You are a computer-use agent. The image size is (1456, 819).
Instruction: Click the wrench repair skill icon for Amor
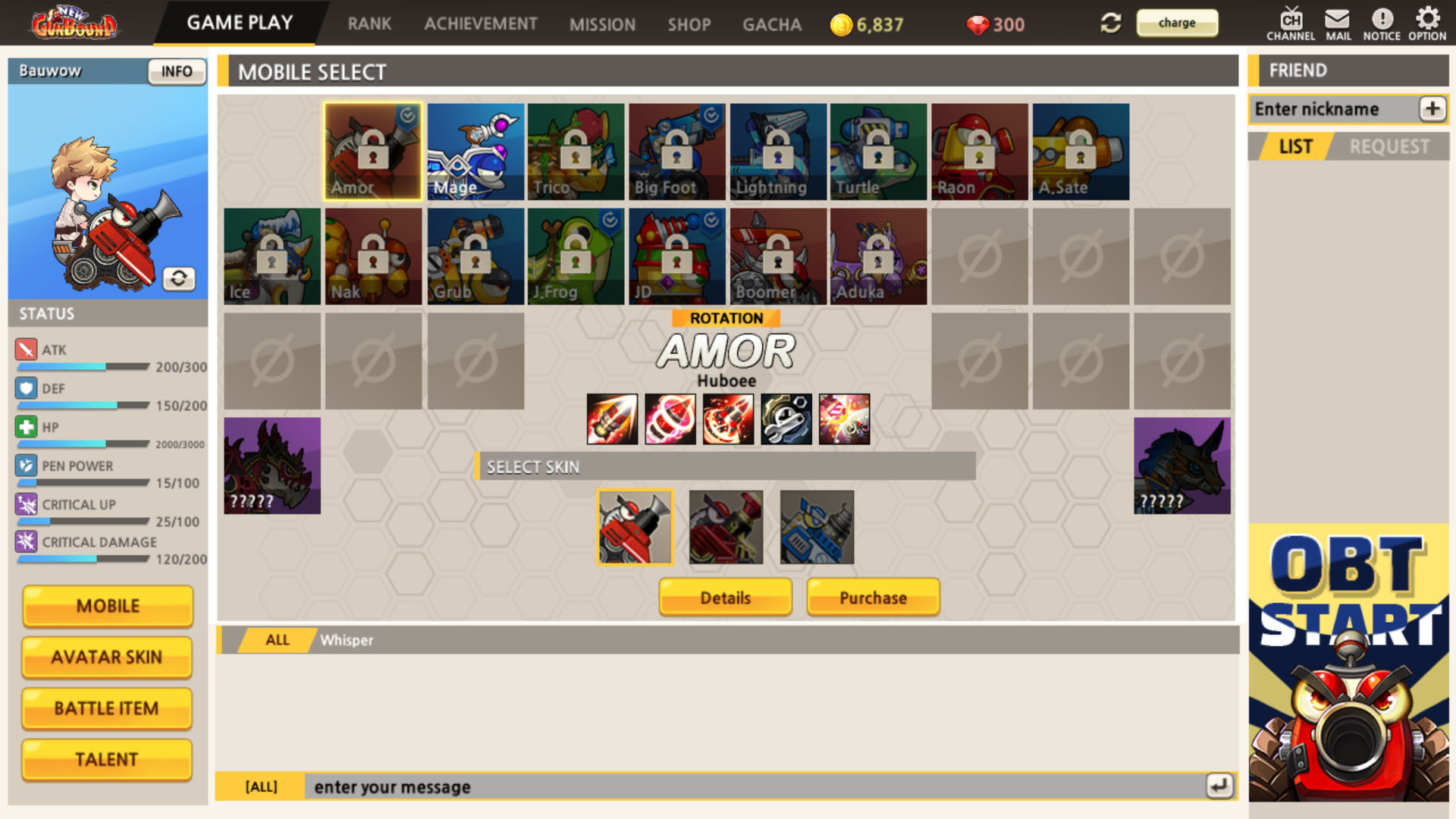(786, 419)
